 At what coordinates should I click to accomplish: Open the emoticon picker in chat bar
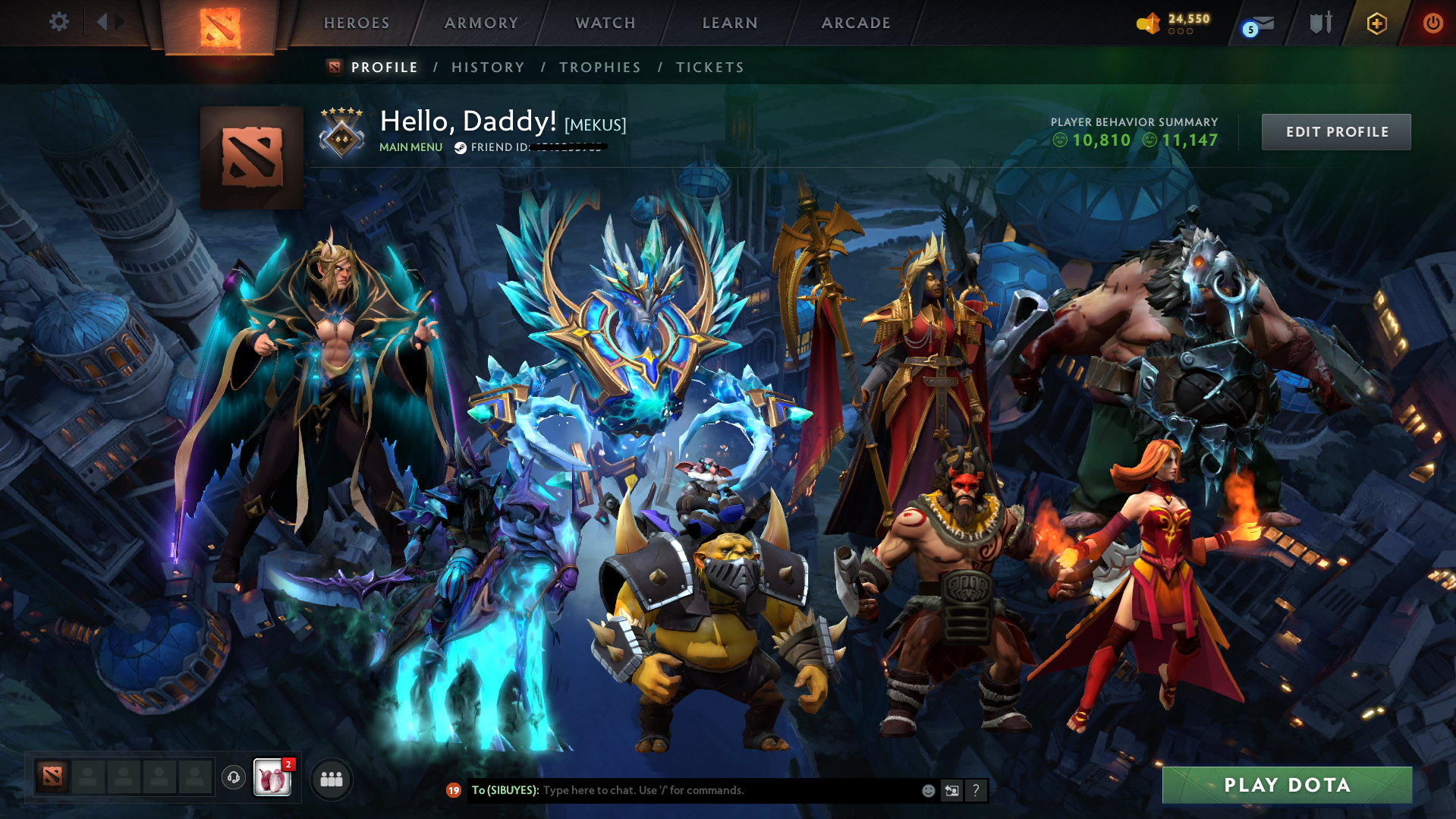click(x=928, y=790)
